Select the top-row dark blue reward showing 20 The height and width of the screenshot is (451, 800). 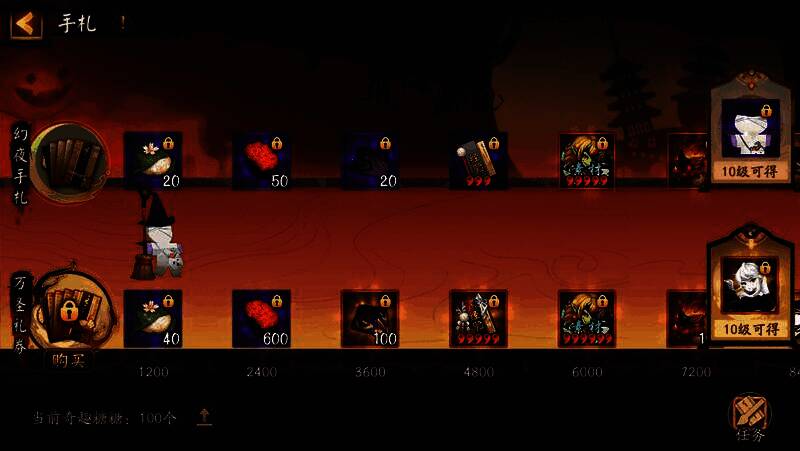[370, 161]
